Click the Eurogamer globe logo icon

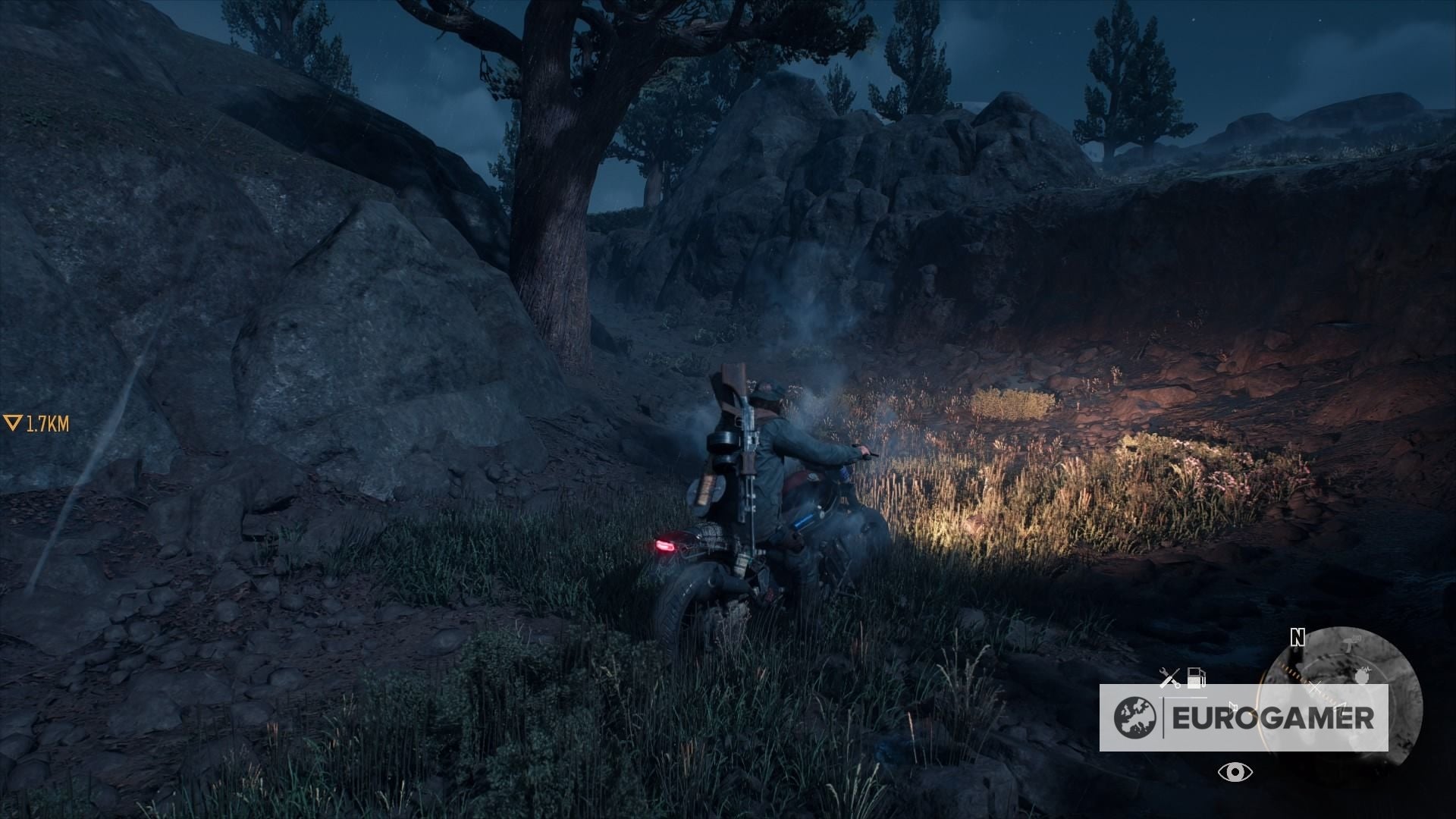pos(1134,719)
